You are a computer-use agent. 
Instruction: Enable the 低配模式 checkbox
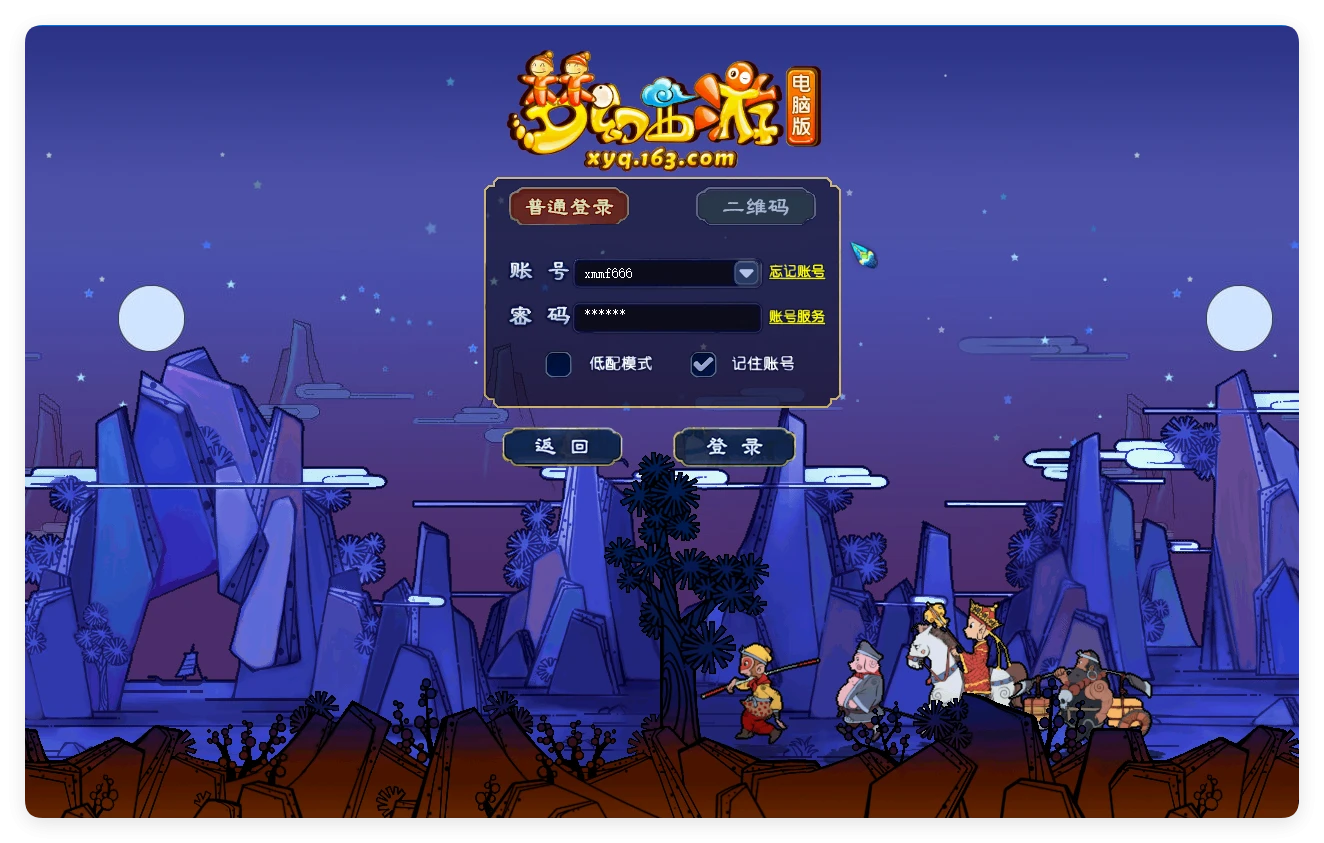click(x=558, y=364)
